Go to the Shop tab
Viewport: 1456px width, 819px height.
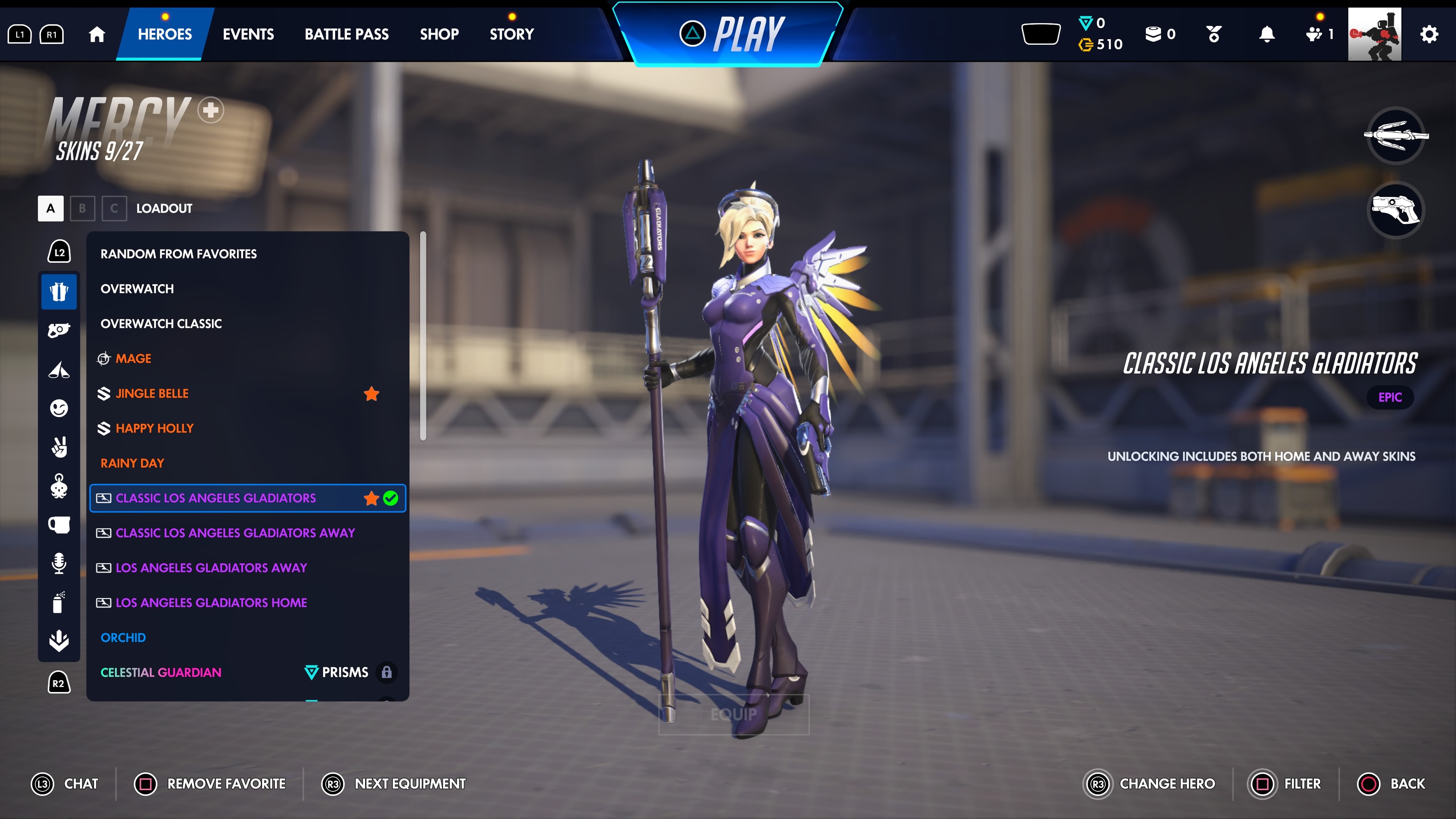[x=439, y=34]
